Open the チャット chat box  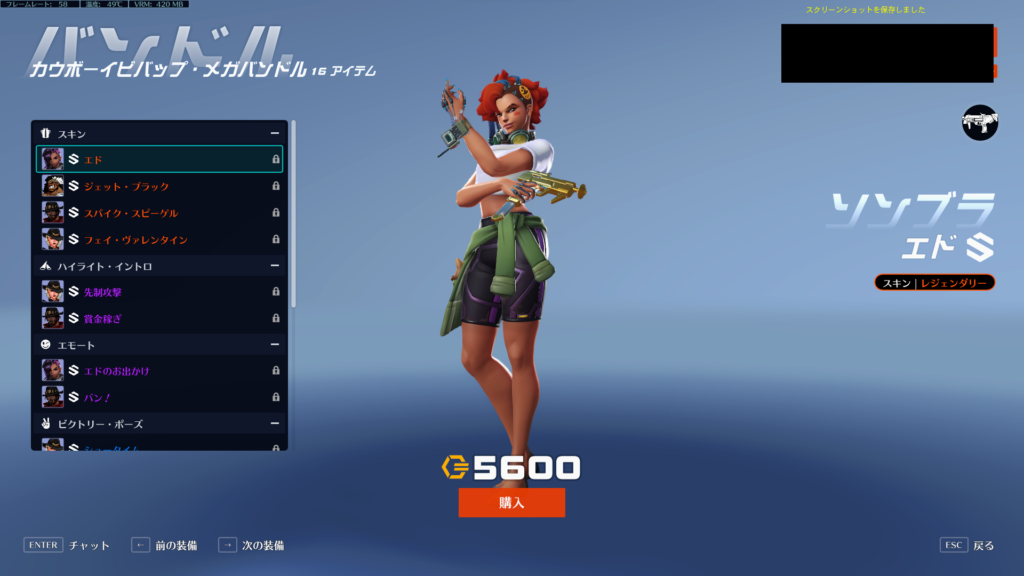[x=67, y=545]
